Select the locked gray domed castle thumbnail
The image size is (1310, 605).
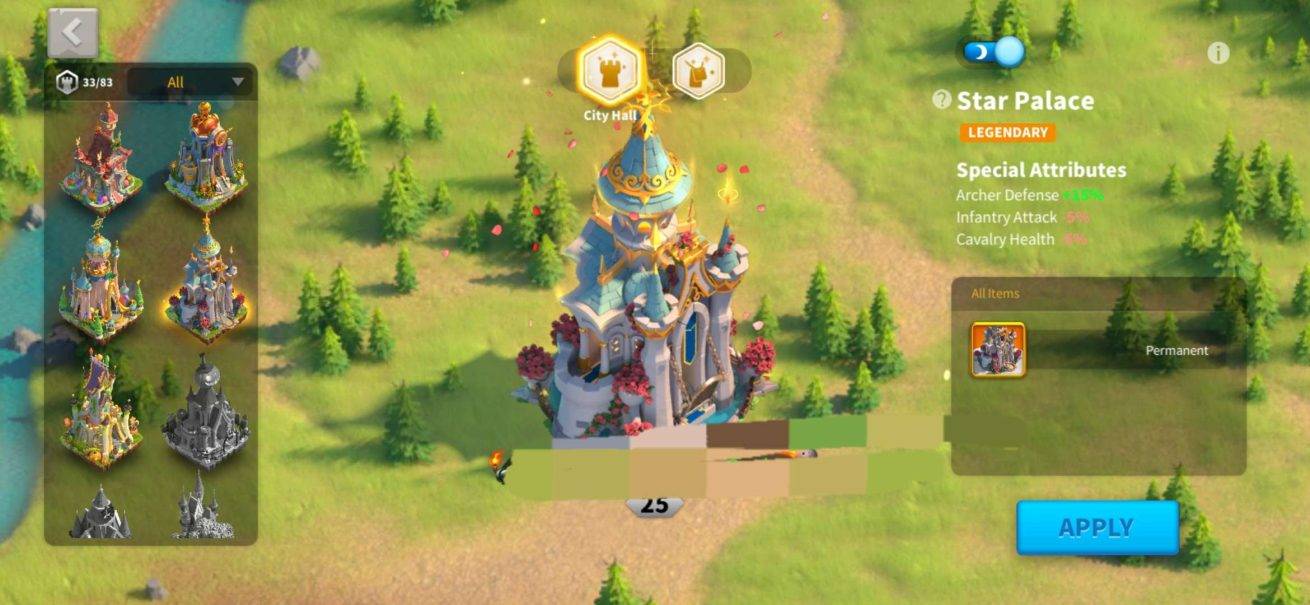coord(206,410)
